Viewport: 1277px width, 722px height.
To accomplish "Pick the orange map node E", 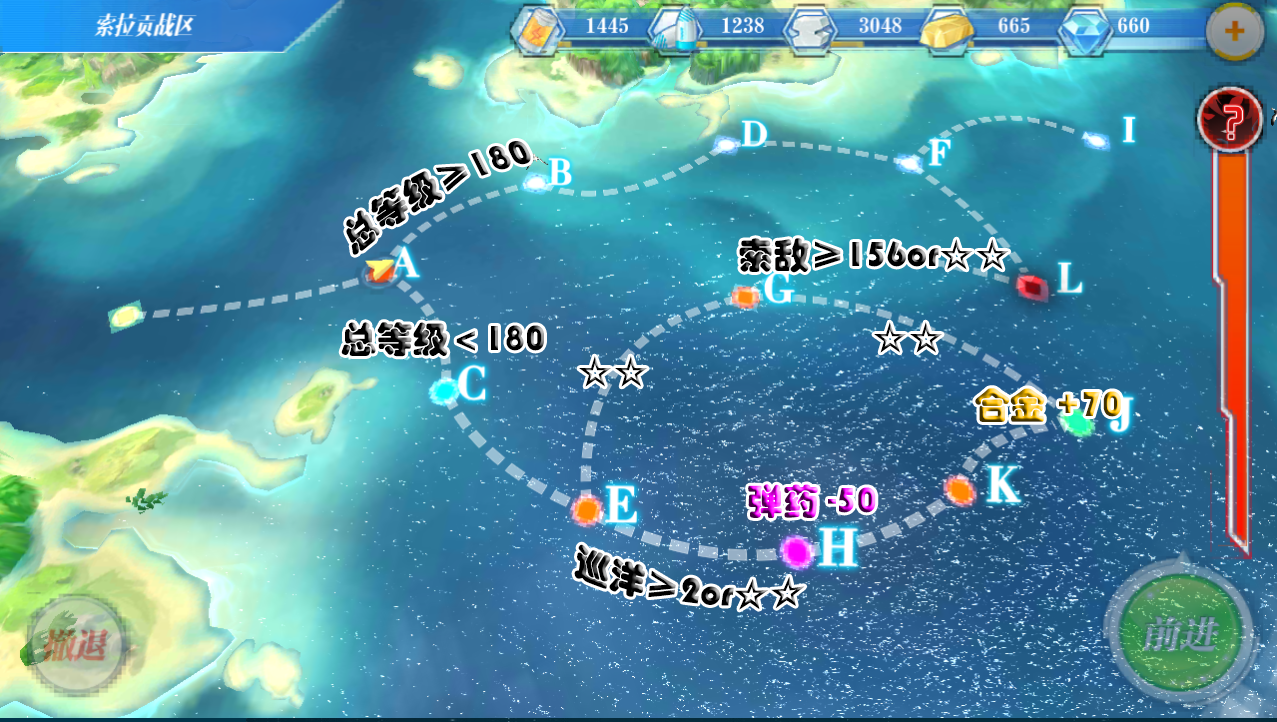I will (x=588, y=509).
